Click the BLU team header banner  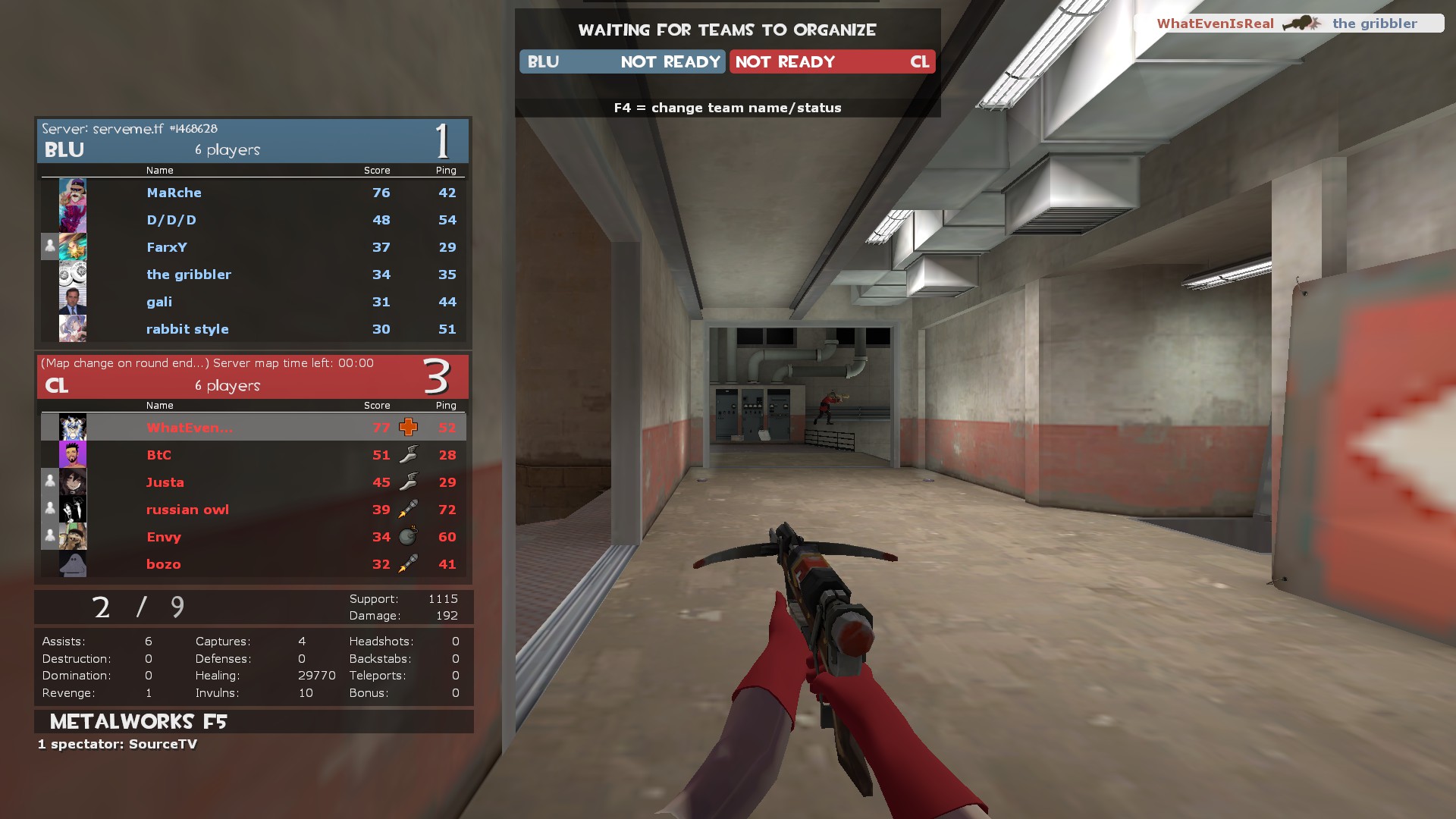click(253, 142)
